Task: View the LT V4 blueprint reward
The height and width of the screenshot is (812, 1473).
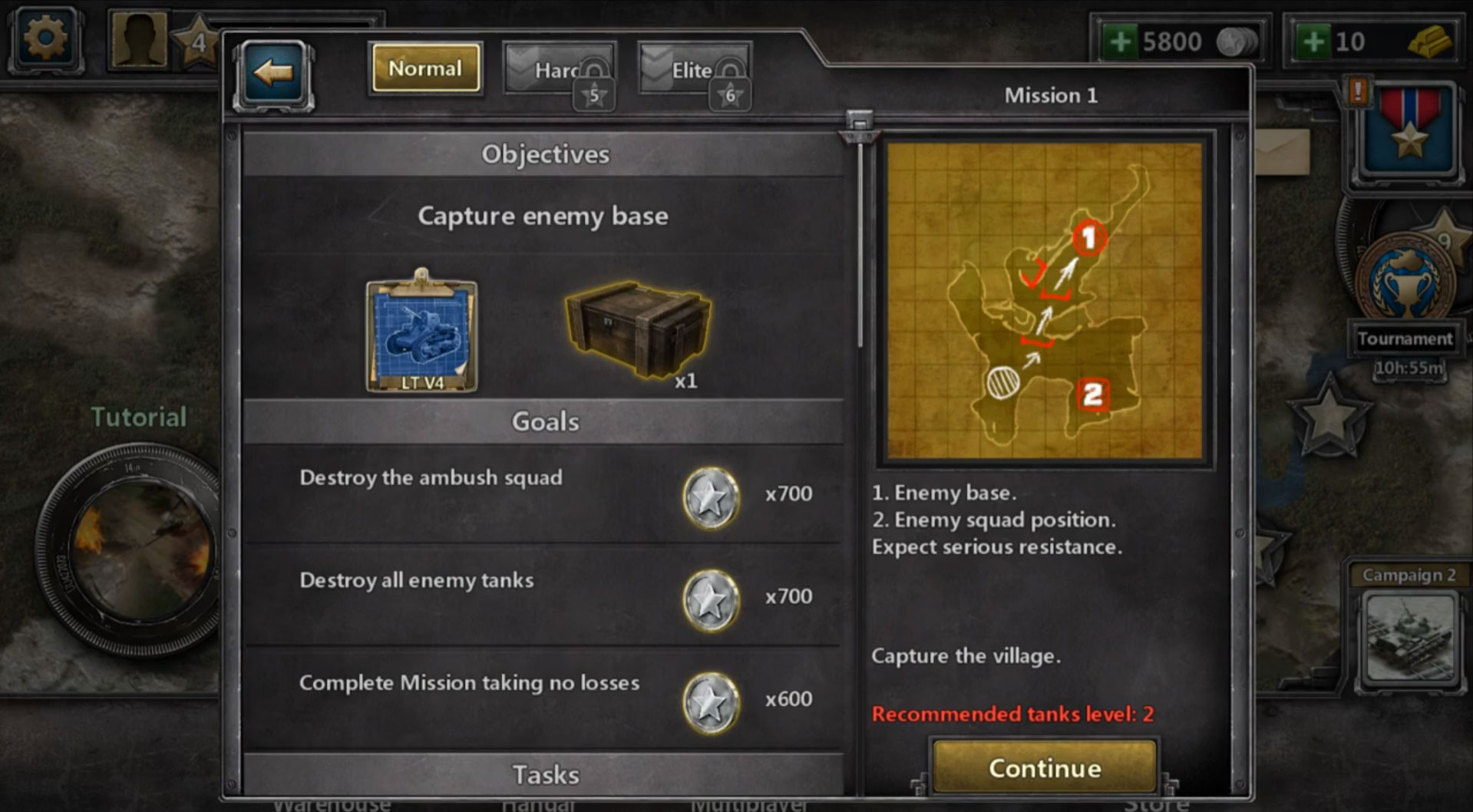Action: point(421,334)
